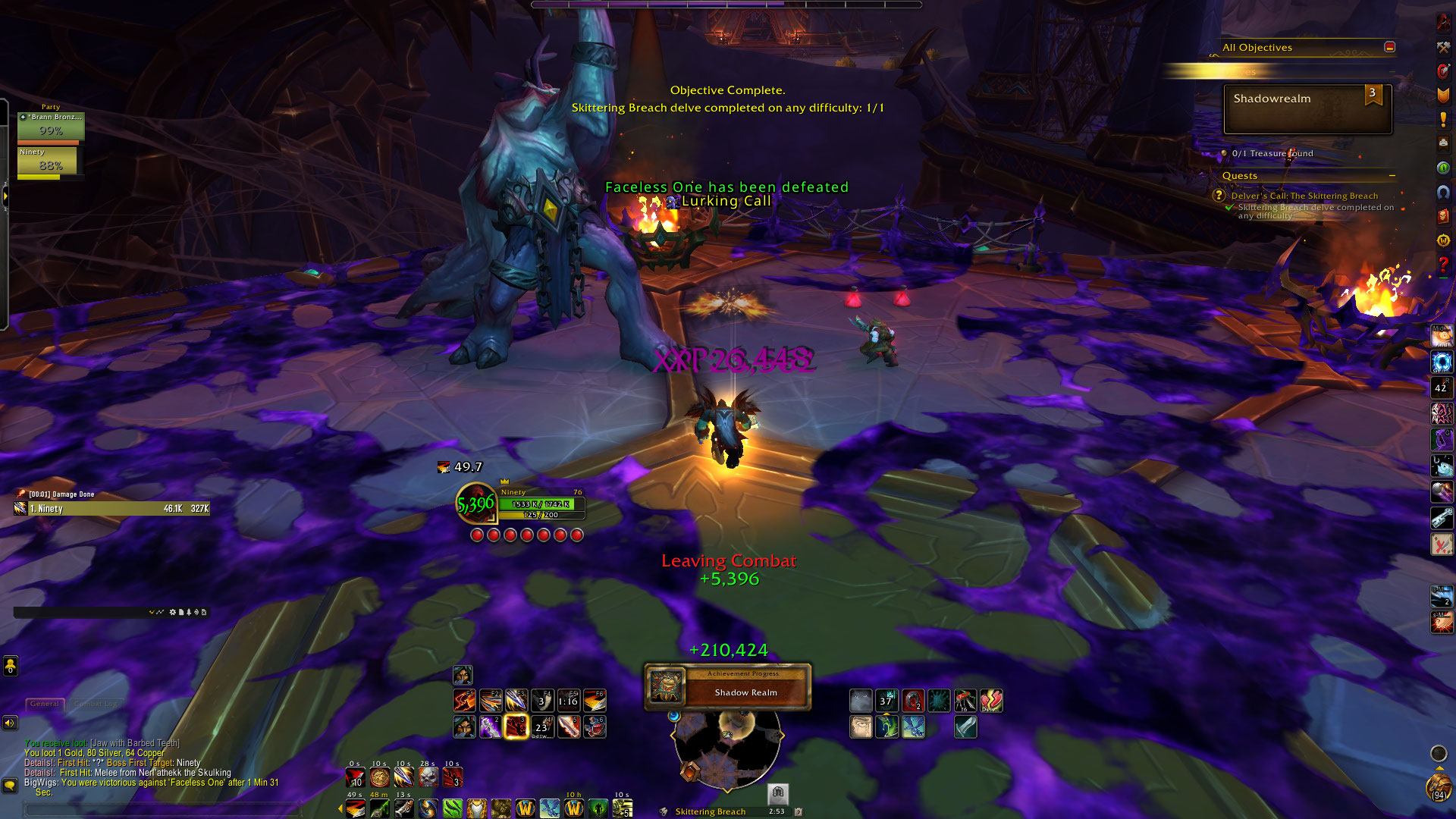The height and width of the screenshot is (819, 1456).
Task: Click the yellow exclamation mark quest log icon
Action: click(1443, 119)
